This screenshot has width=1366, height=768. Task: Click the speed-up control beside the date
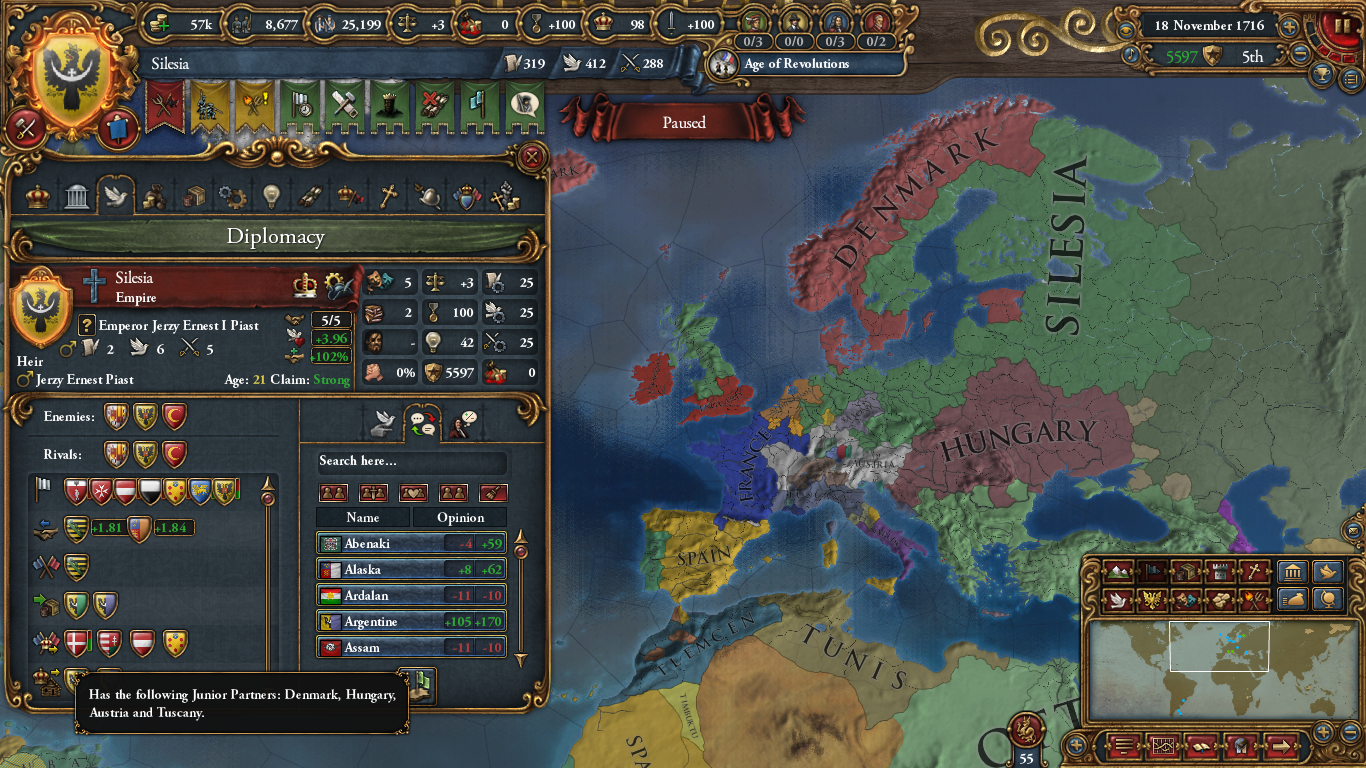(x=1289, y=27)
